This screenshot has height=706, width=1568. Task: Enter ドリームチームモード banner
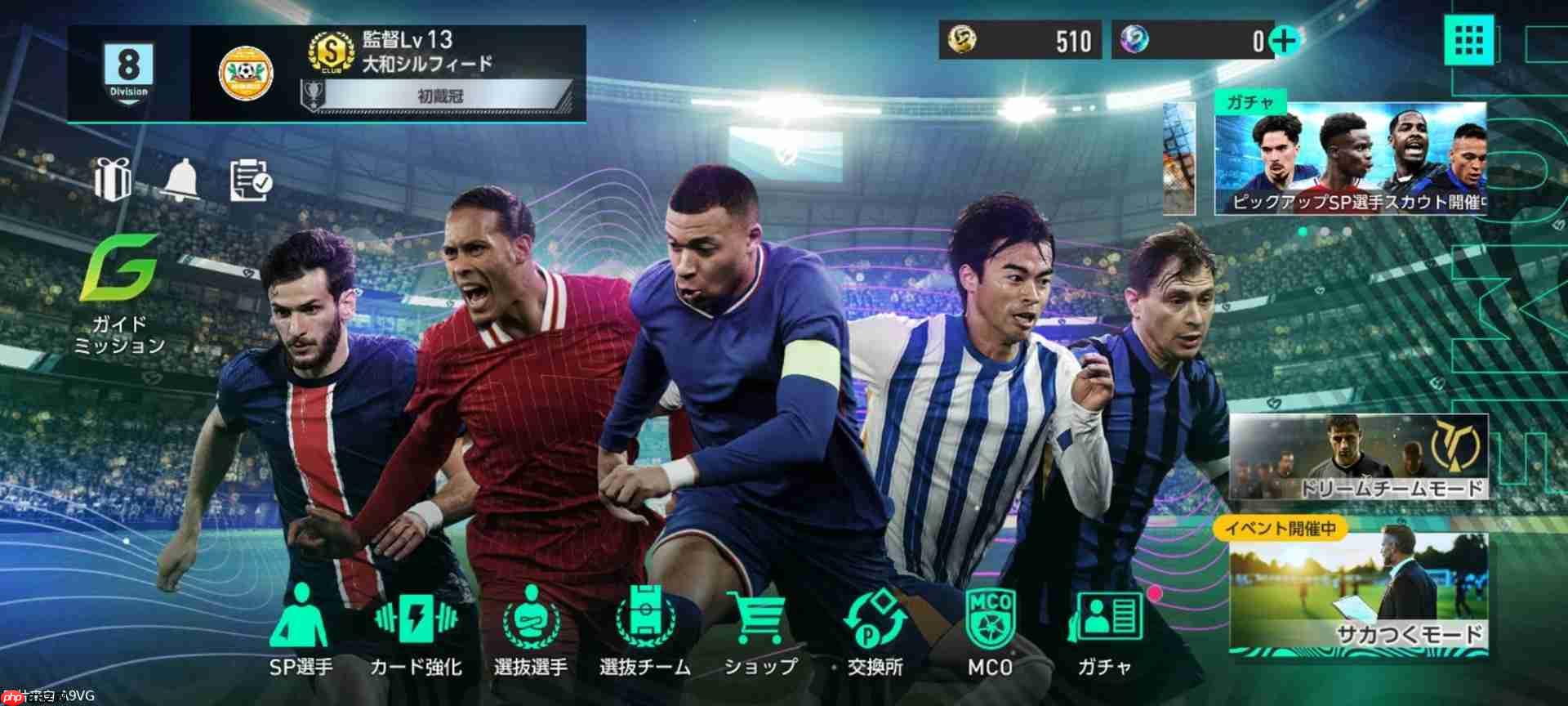tap(1359, 457)
